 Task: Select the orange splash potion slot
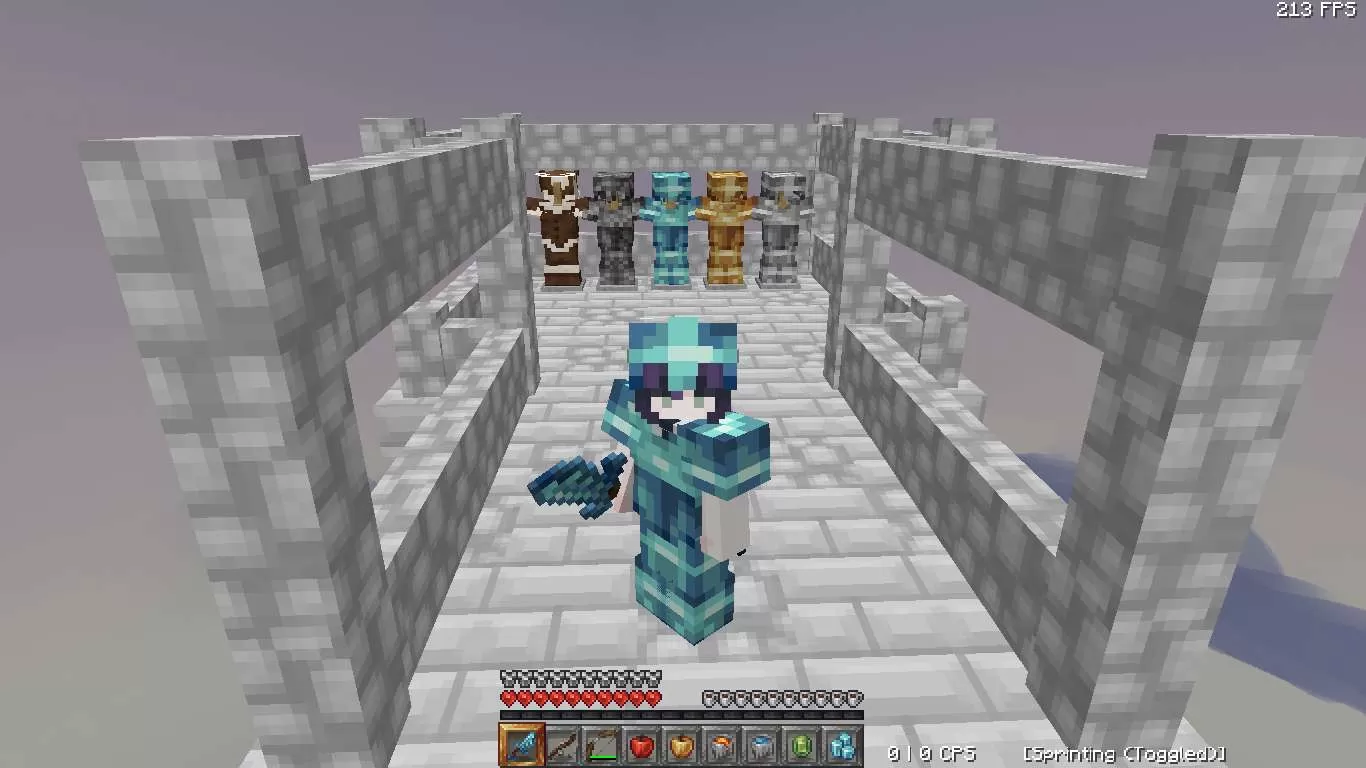(722, 748)
